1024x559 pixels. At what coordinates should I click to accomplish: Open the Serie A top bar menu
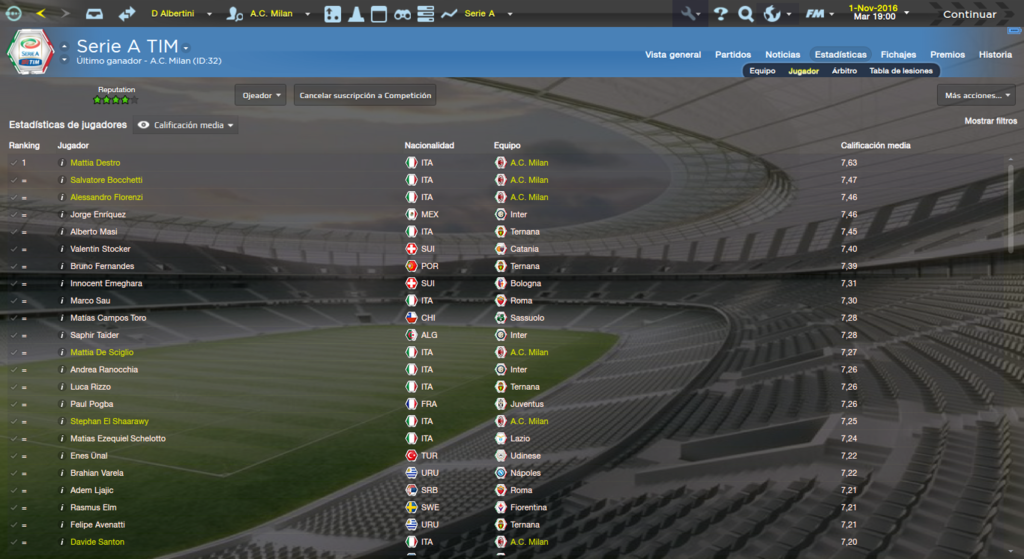click(484, 14)
